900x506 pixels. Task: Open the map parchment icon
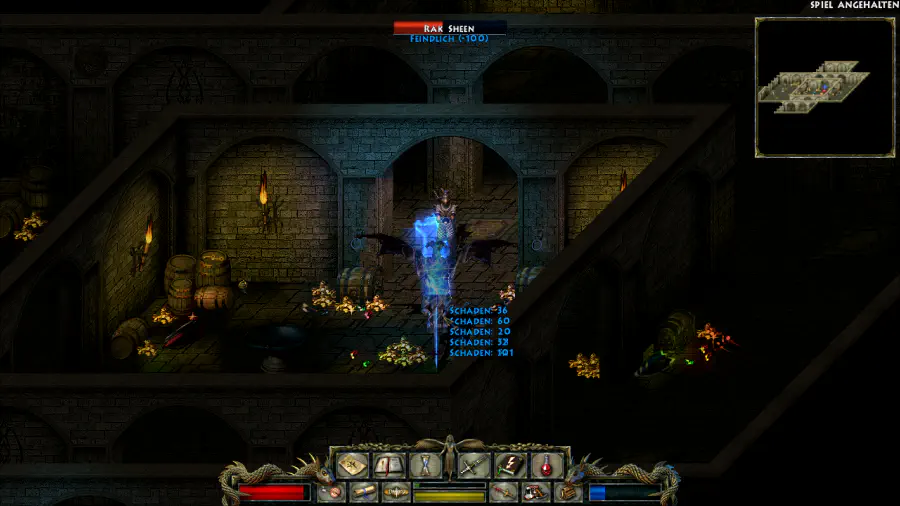click(x=351, y=465)
